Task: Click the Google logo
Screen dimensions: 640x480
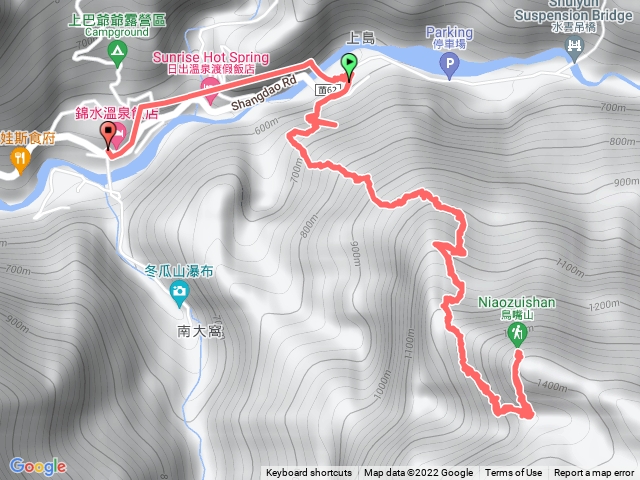Action: [x=37, y=466]
